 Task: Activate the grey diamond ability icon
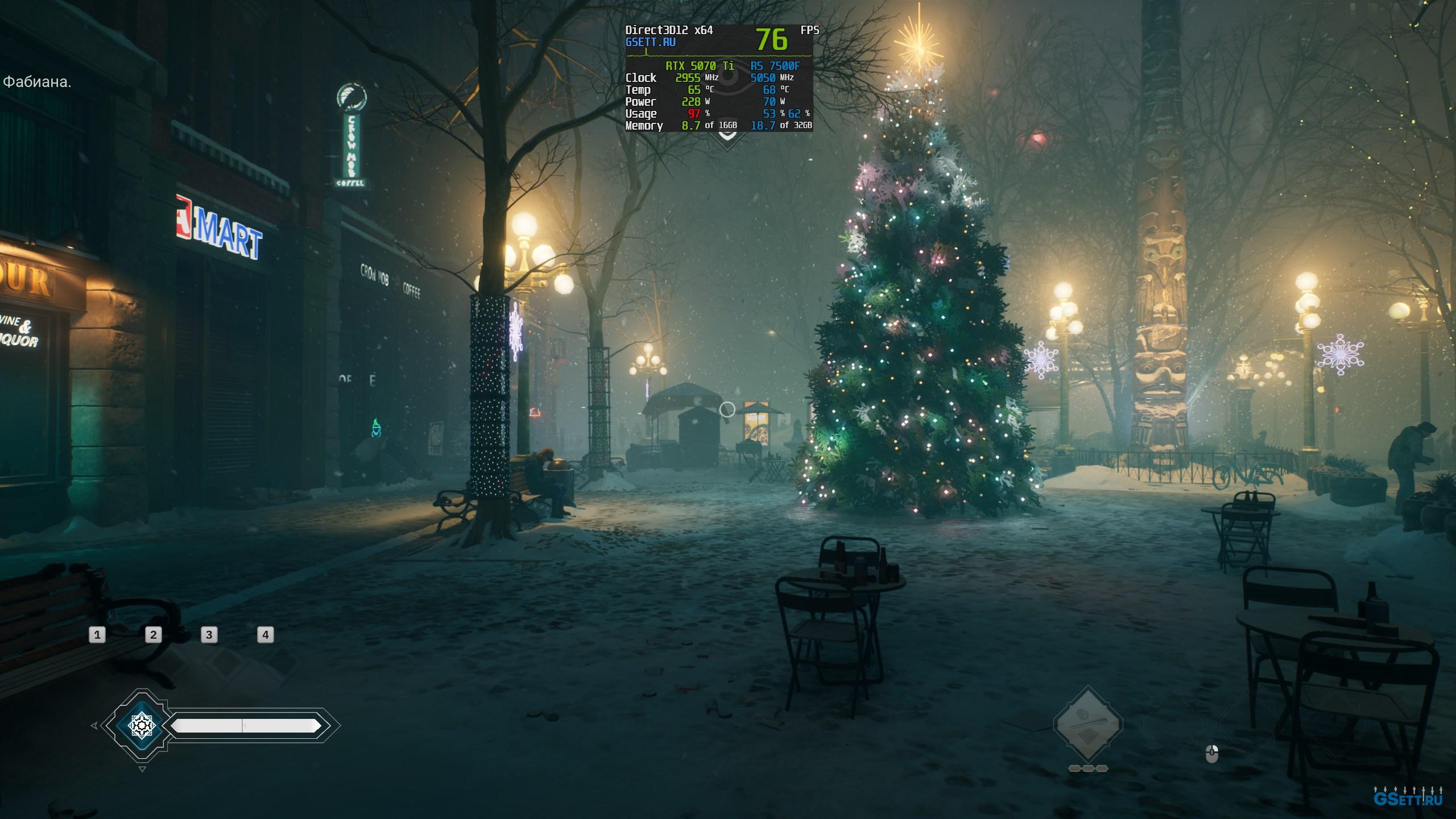[x=1087, y=724]
